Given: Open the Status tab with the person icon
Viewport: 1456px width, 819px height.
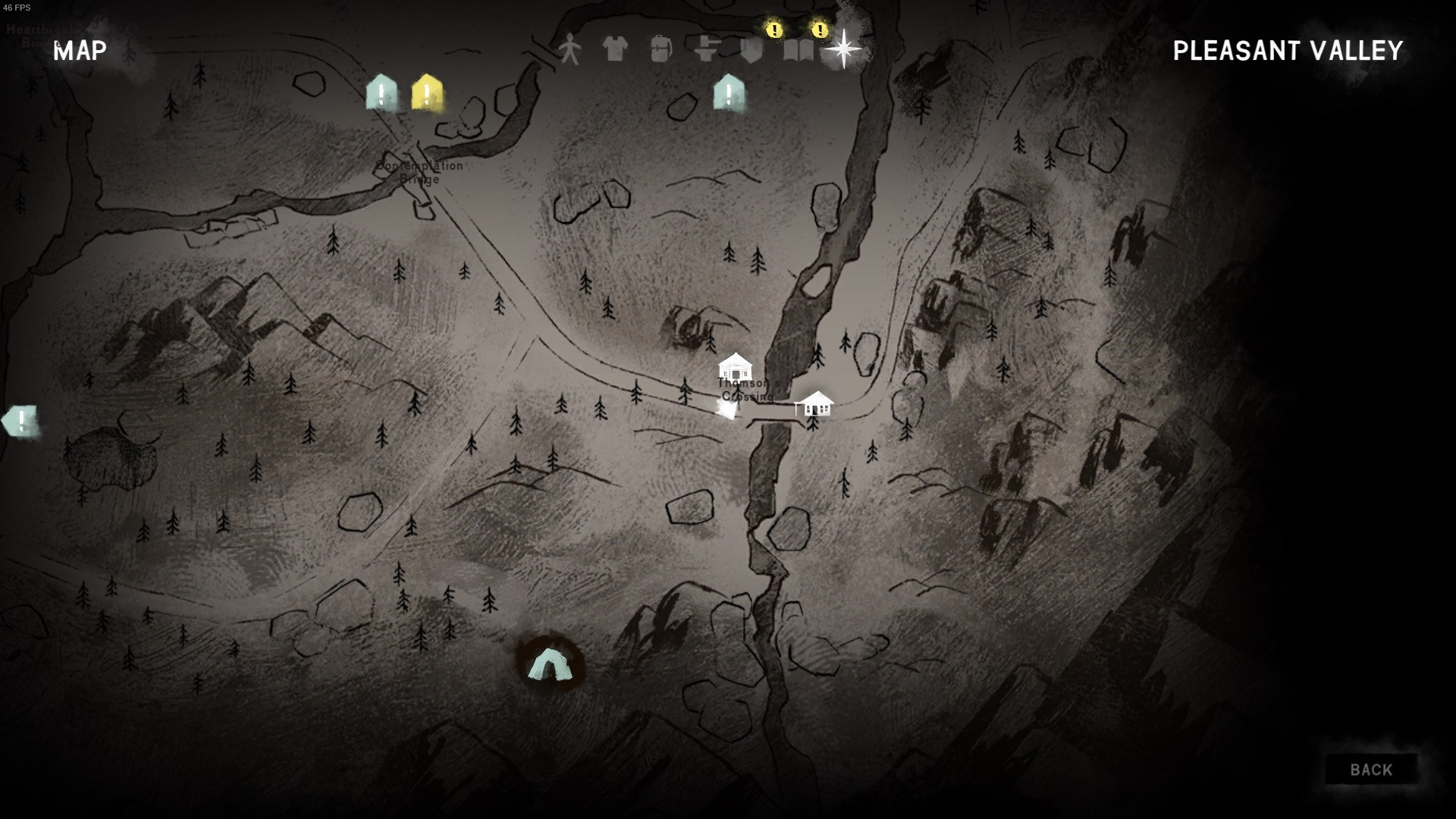Looking at the screenshot, I should point(570,49).
